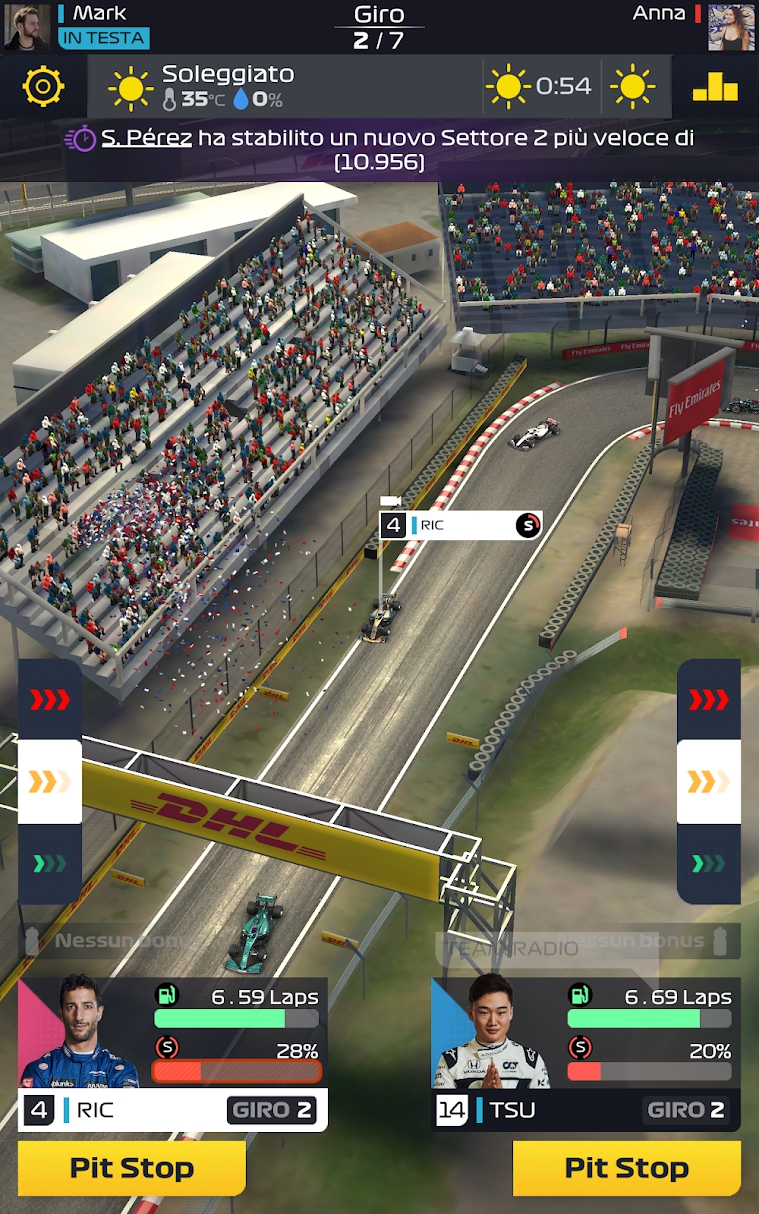Set Ricciardo's green conserve pace arrows
The width and height of the screenshot is (759, 1214).
click(50, 863)
